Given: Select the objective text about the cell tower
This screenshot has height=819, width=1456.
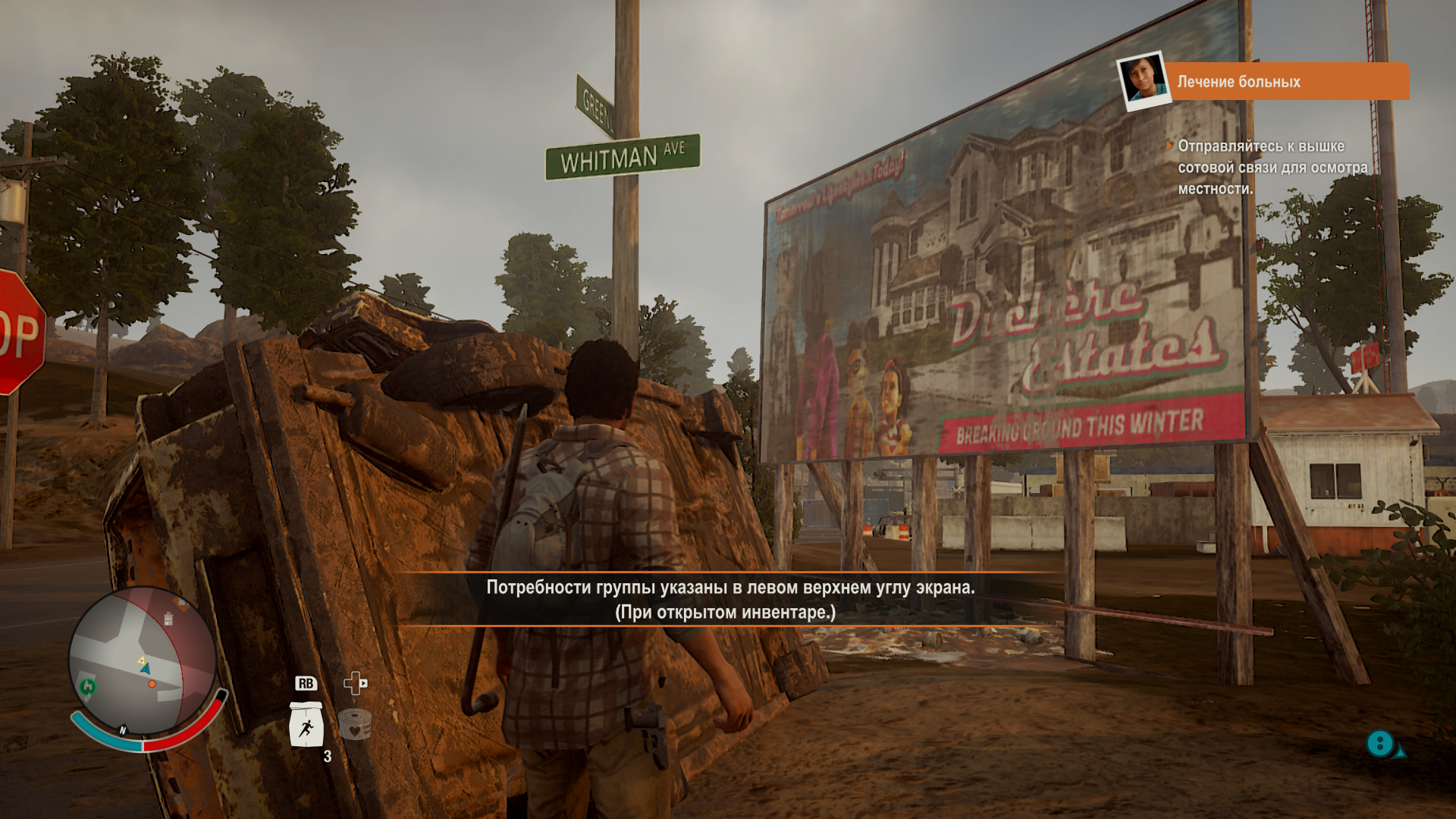Looking at the screenshot, I should pos(1272,167).
